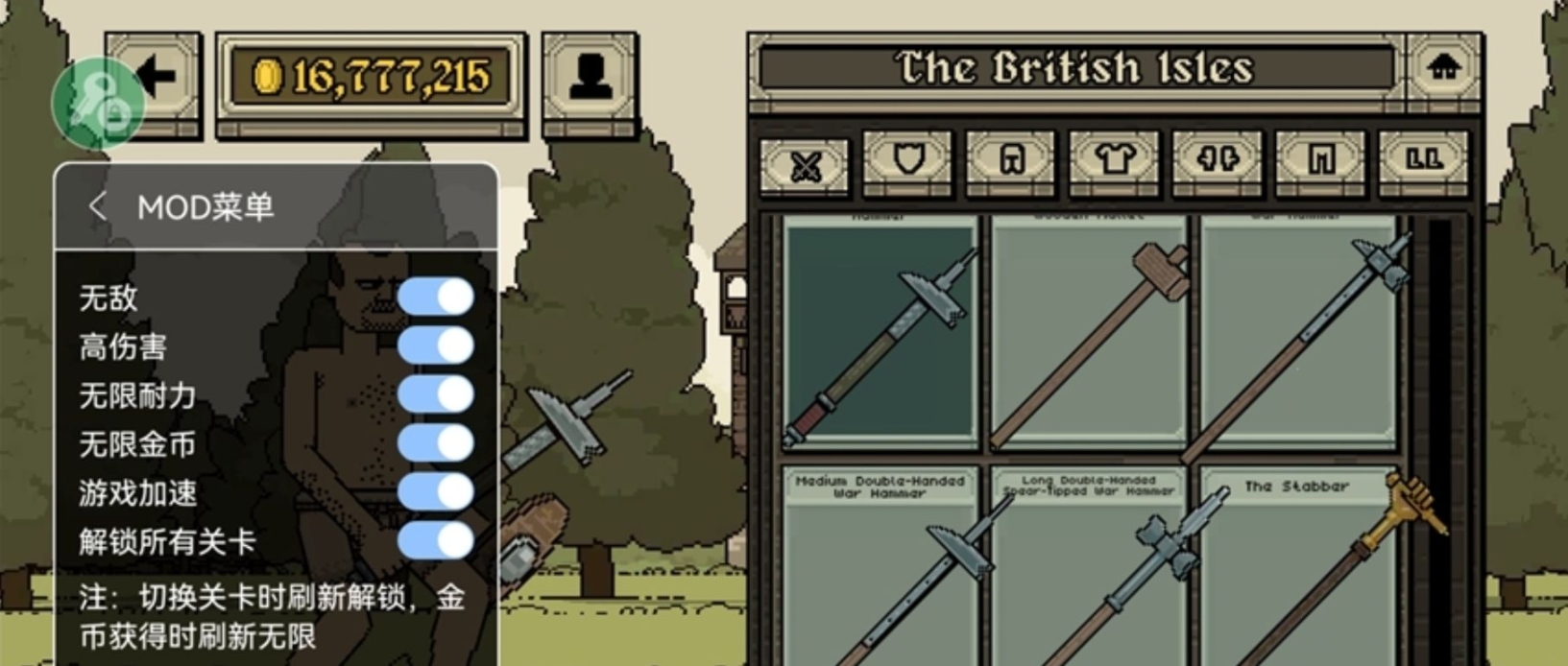Screen dimensions: 1568x666
Task: Collapse the MOD菜单 with its back chevron
Action: [97, 206]
